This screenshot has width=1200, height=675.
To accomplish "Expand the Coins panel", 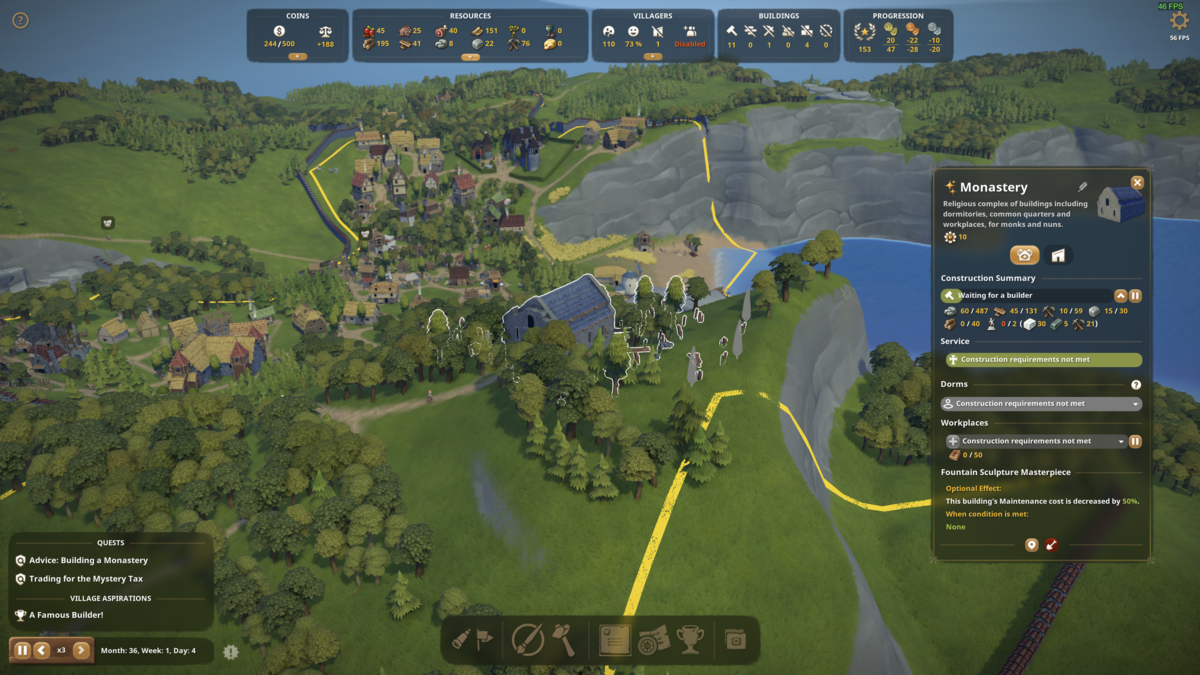I will pyautogui.click(x=297, y=57).
